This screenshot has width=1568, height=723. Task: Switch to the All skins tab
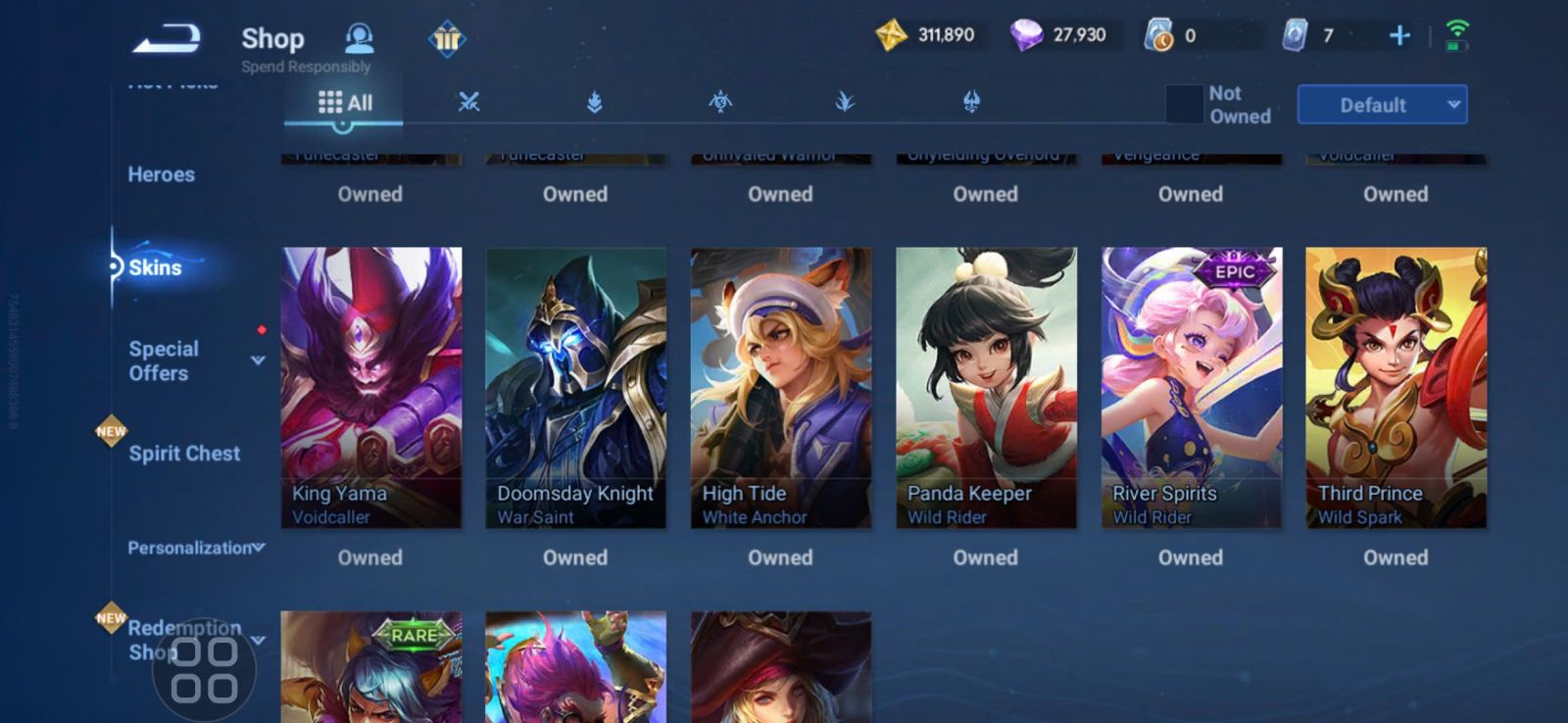(x=345, y=102)
